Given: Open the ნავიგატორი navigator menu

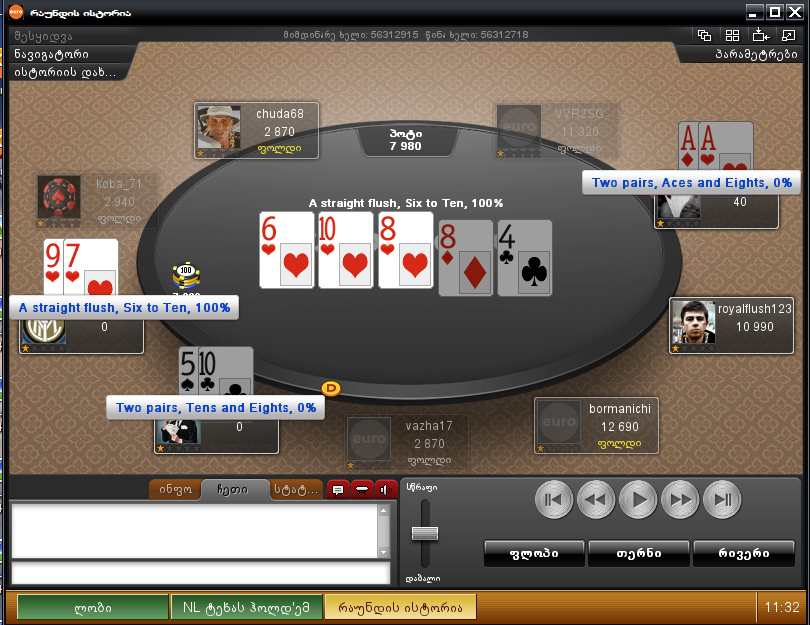Looking at the screenshot, I should (x=52, y=54).
